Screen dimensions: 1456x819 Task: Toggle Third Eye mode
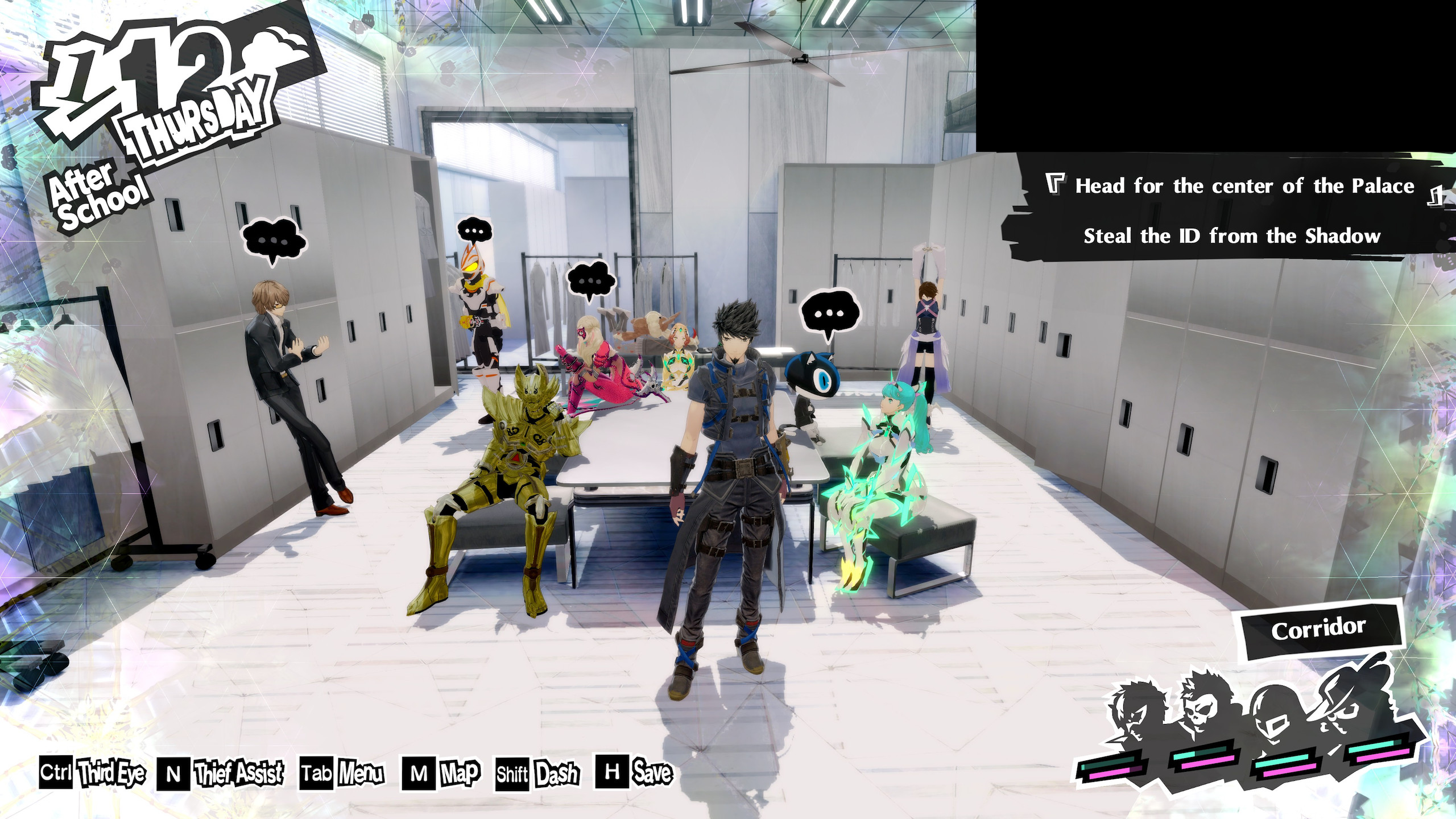coord(112,772)
